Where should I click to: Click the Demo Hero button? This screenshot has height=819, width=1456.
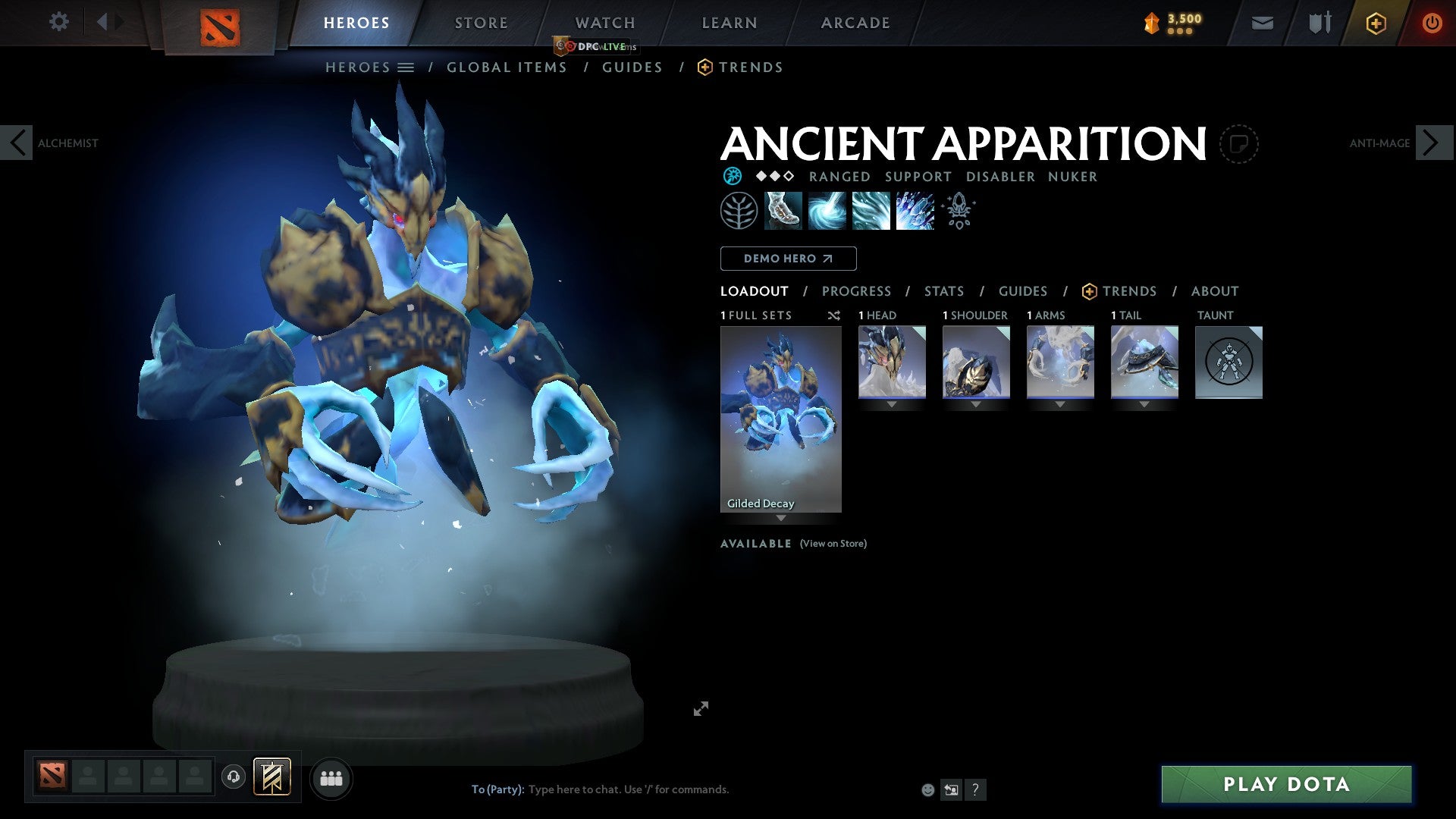coord(787,259)
